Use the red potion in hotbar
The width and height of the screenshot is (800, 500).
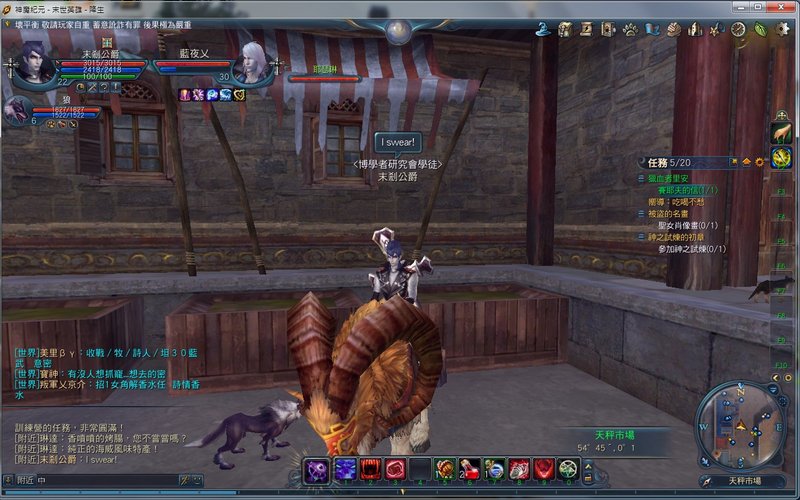point(470,469)
